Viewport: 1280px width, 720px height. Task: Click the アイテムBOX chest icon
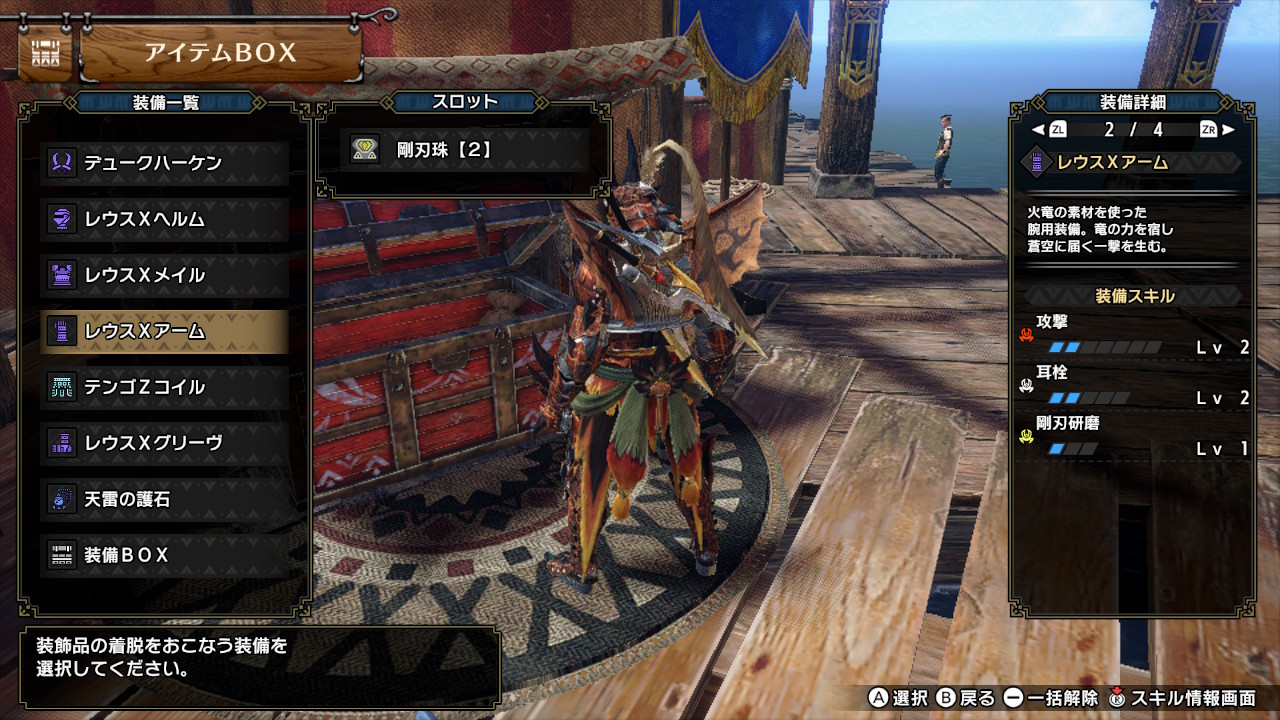pyautogui.click(x=44, y=54)
